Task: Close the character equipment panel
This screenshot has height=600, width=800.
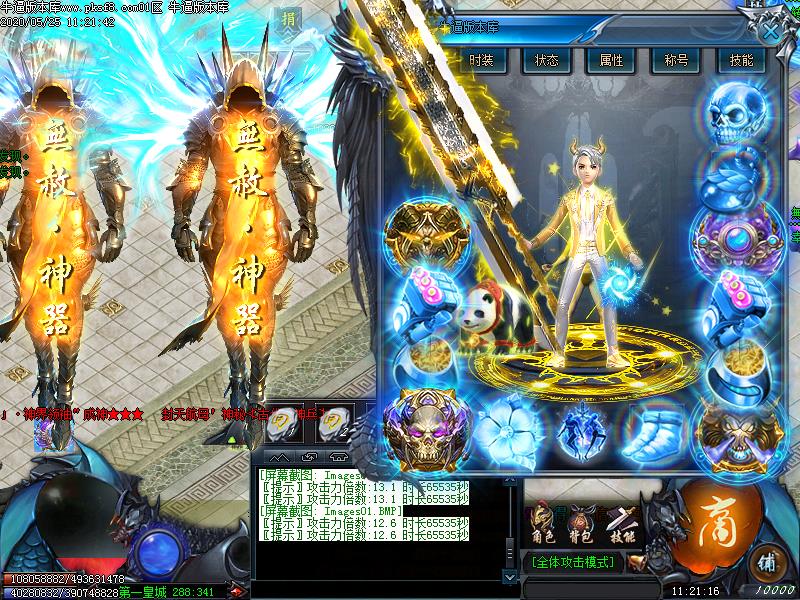Action: tap(770, 31)
